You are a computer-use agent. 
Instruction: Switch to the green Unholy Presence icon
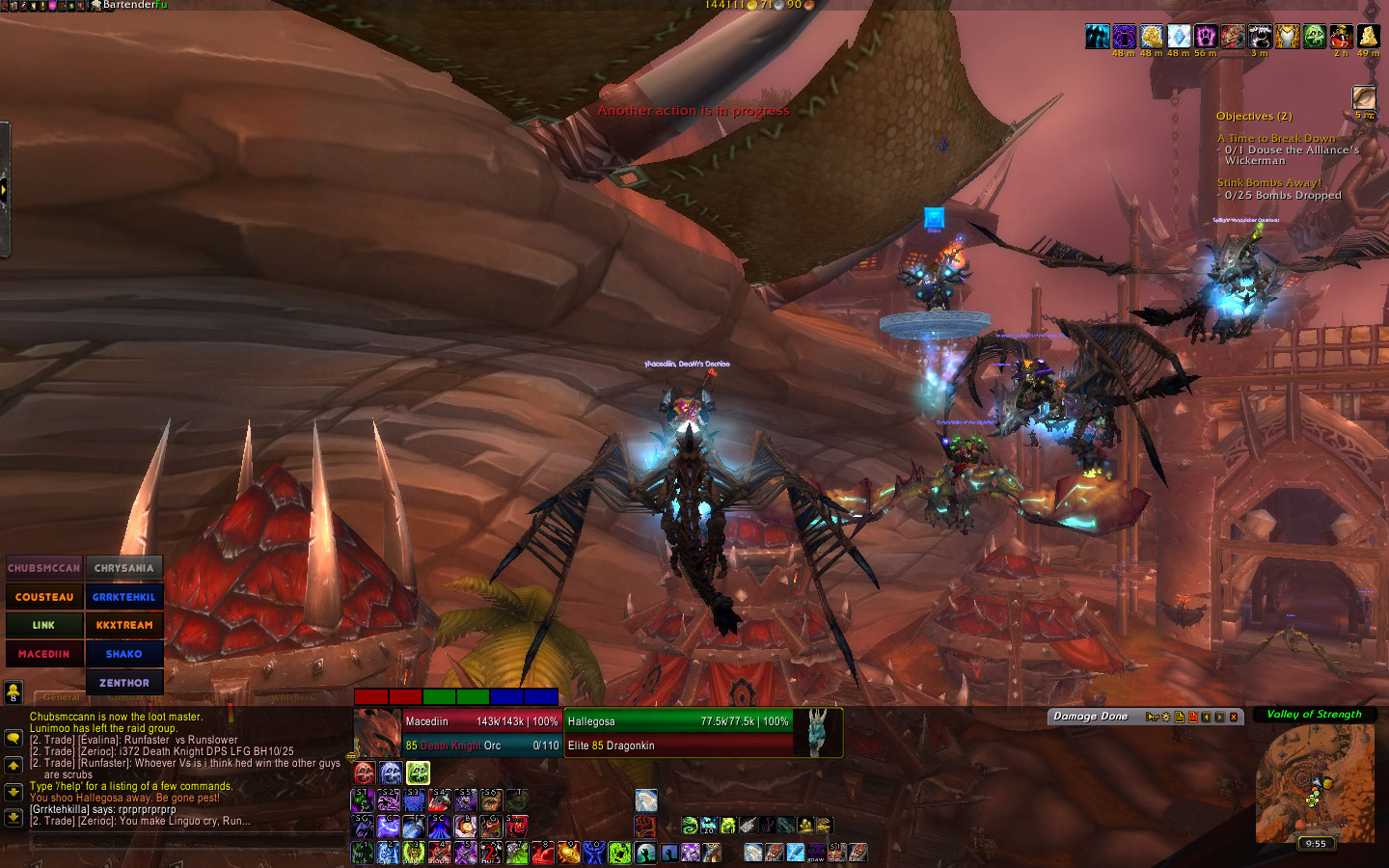tap(418, 773)
